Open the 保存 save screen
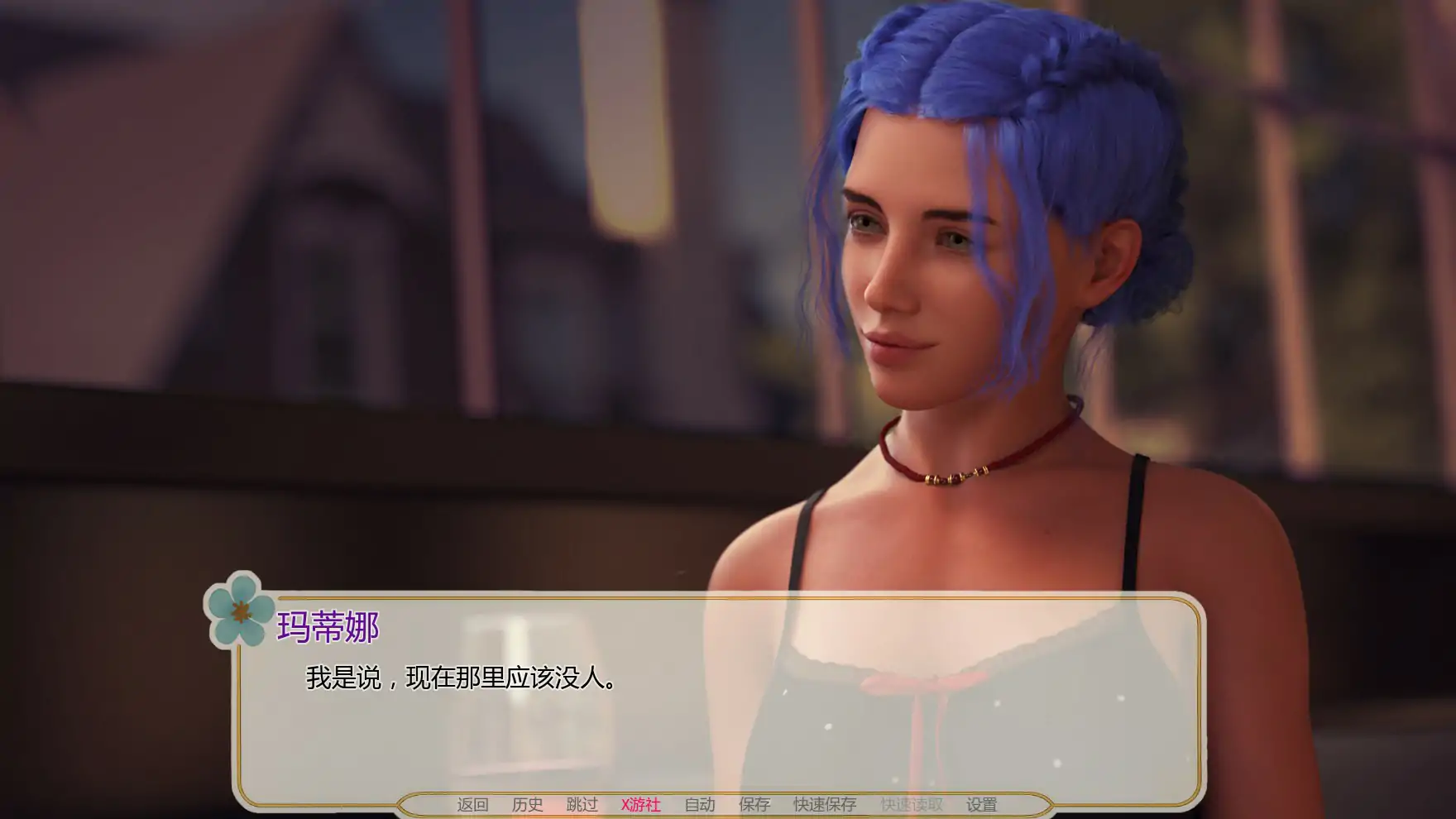Image resolution: width=1456 pixels, height=819 pixels. click(753, 803)
